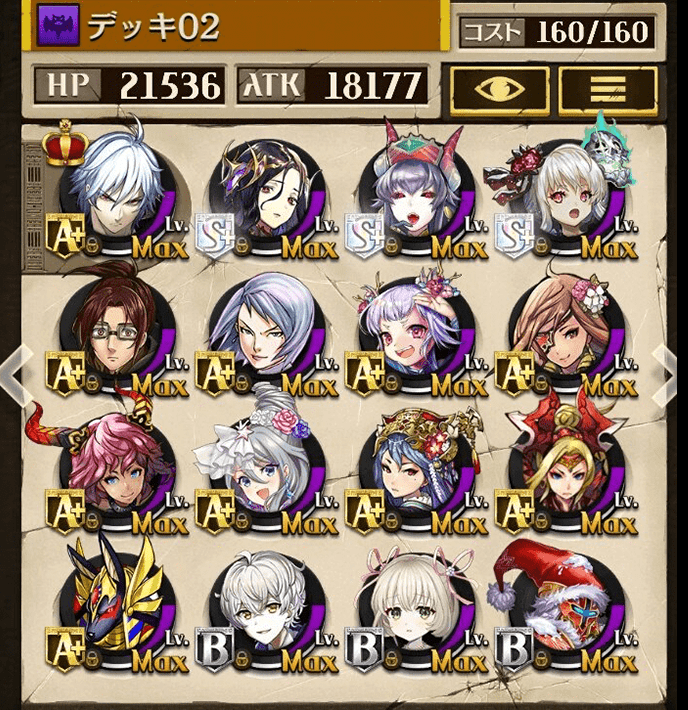
Task: Open the three-line list menu button
Action: click(607, 91)
